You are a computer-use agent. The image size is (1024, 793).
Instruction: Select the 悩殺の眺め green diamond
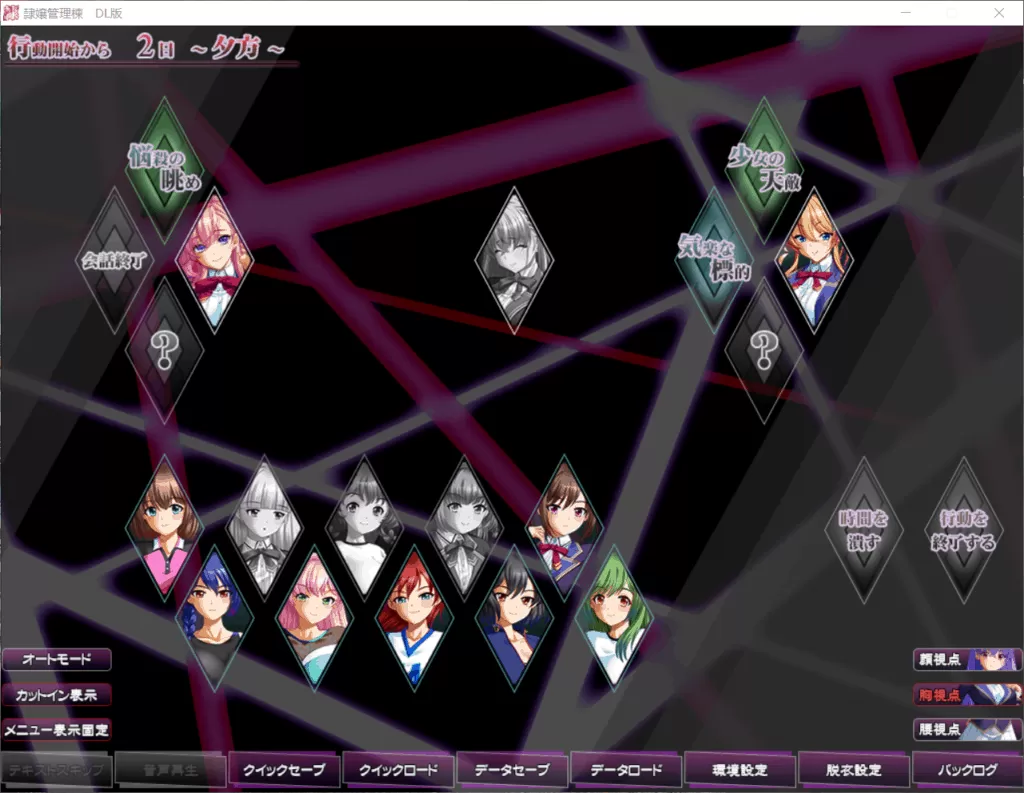pos(164,168)
